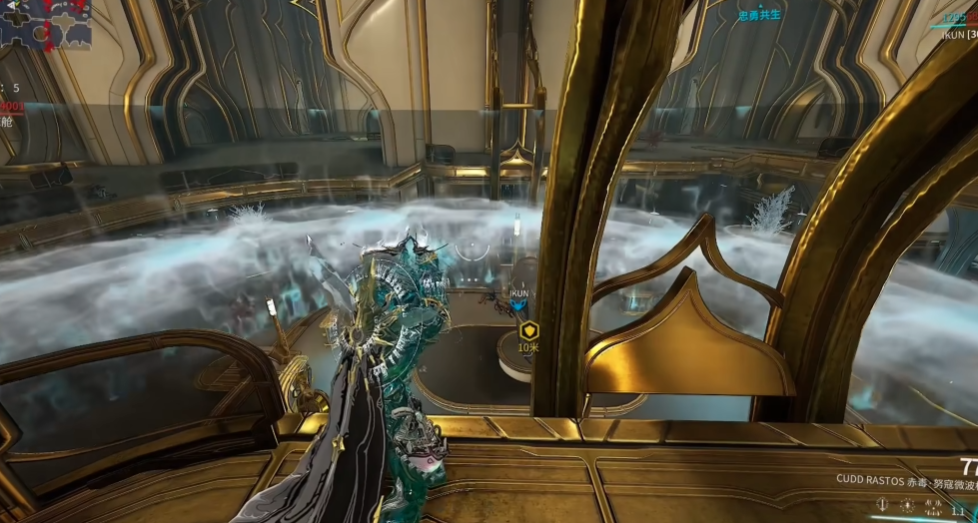Image resolution: width=978 pixels, height=523 pixels.
Task: Activate the downward blade ability icon
Action: tap(881, 506)
